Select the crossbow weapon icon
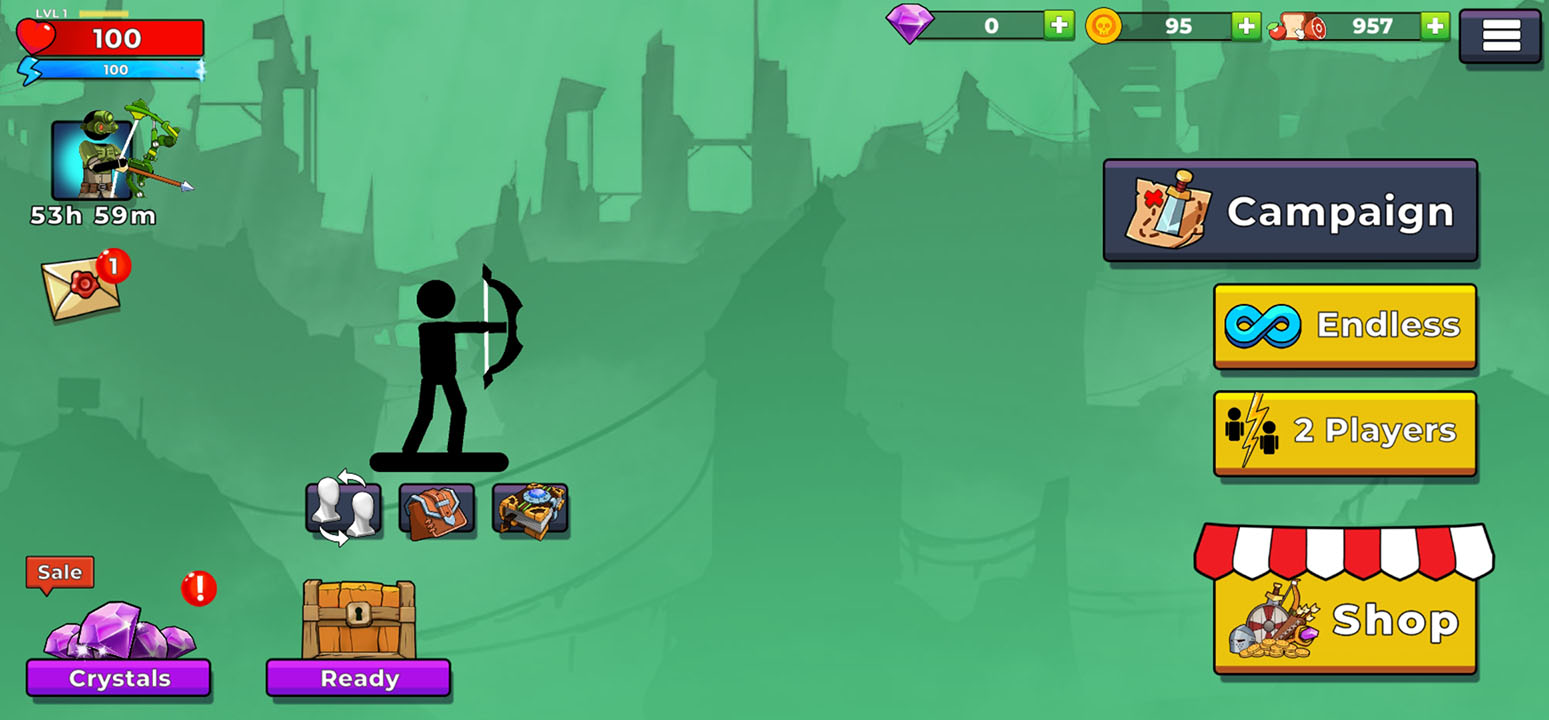The image size is (1549, 720). (530, 509)
